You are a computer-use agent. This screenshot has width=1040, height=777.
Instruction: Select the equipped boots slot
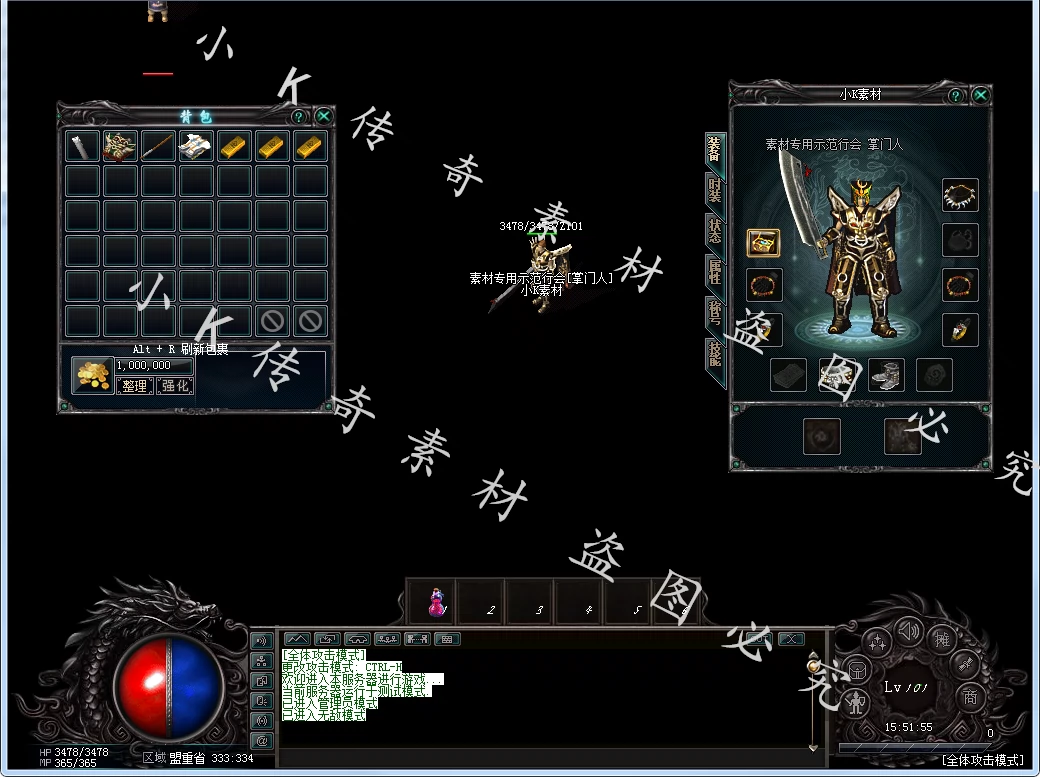(886, 375)
